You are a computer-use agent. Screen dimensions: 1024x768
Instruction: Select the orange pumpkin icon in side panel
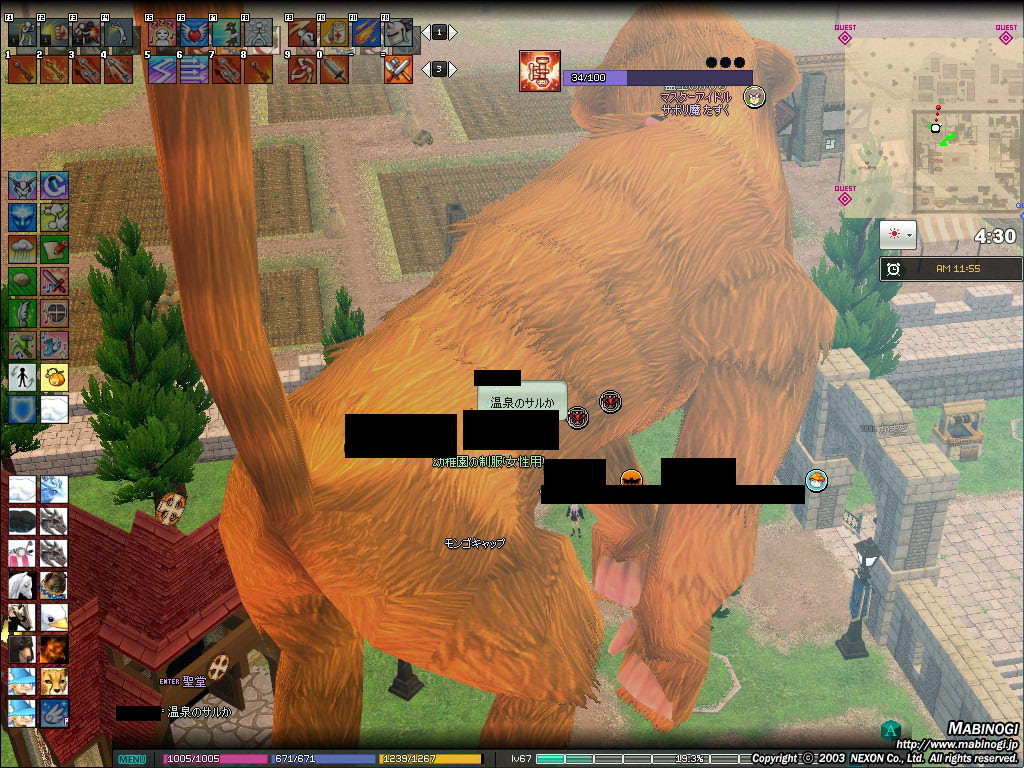54,377
